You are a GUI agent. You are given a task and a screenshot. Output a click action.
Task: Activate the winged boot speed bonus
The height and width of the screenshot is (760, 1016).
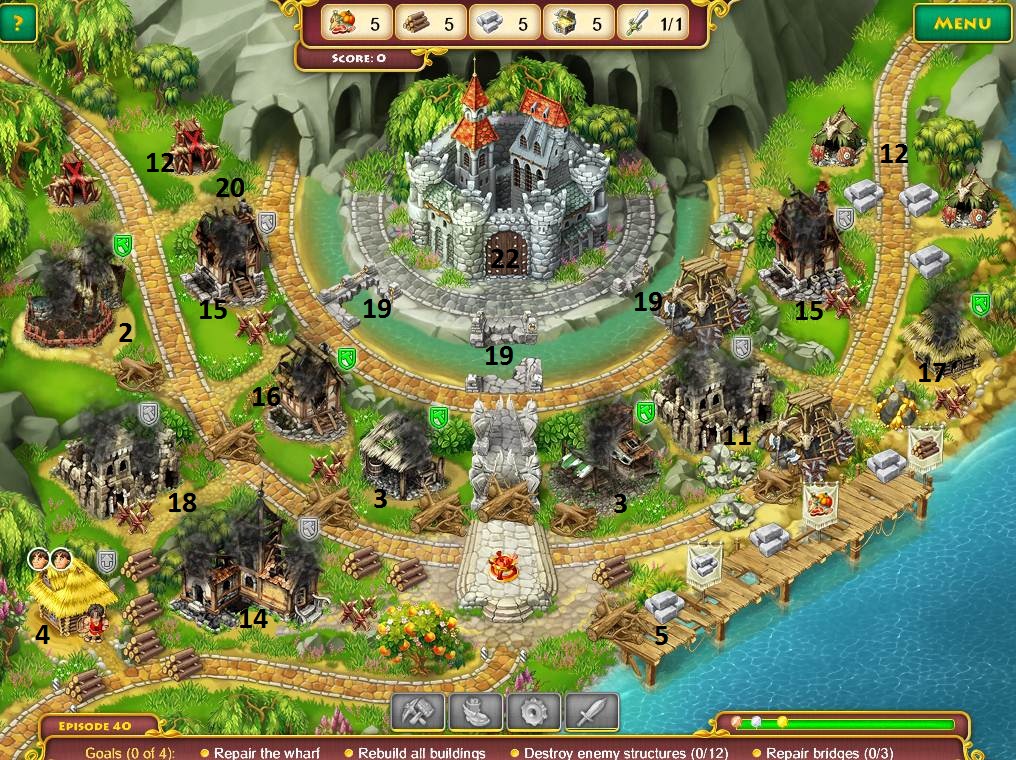[x=475, y=712]
